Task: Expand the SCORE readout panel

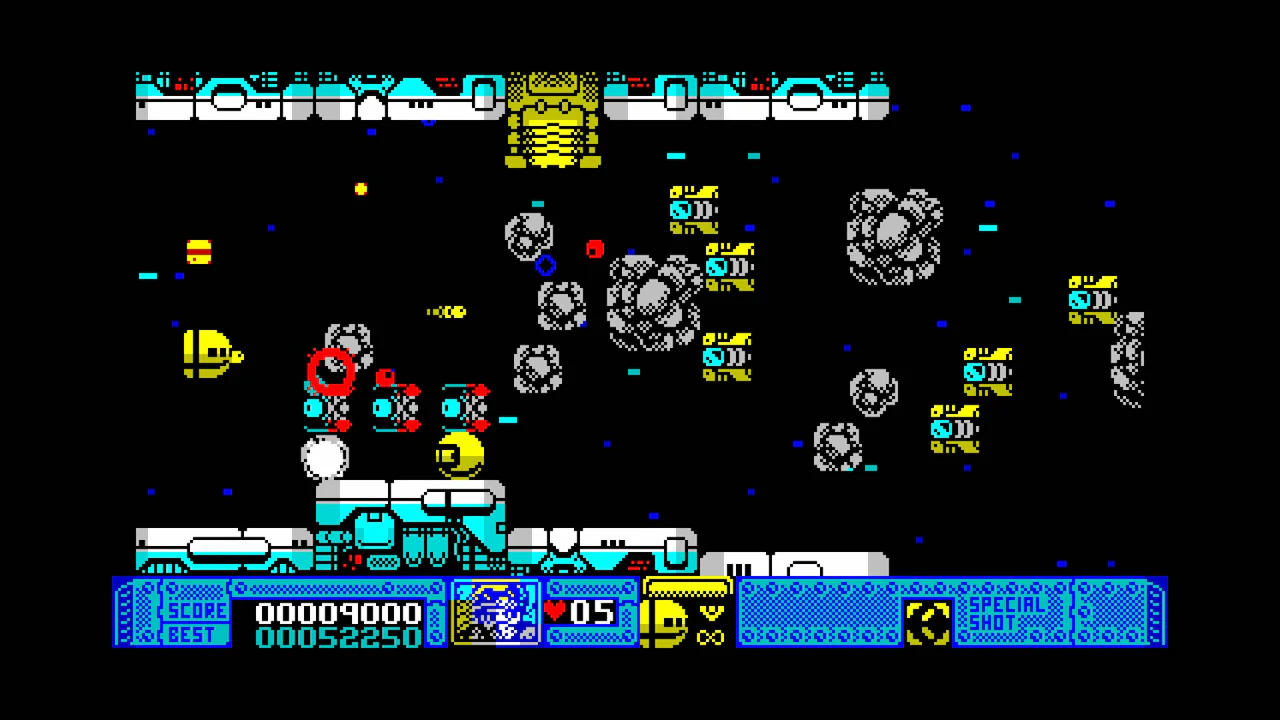Action: click(337, 613)
